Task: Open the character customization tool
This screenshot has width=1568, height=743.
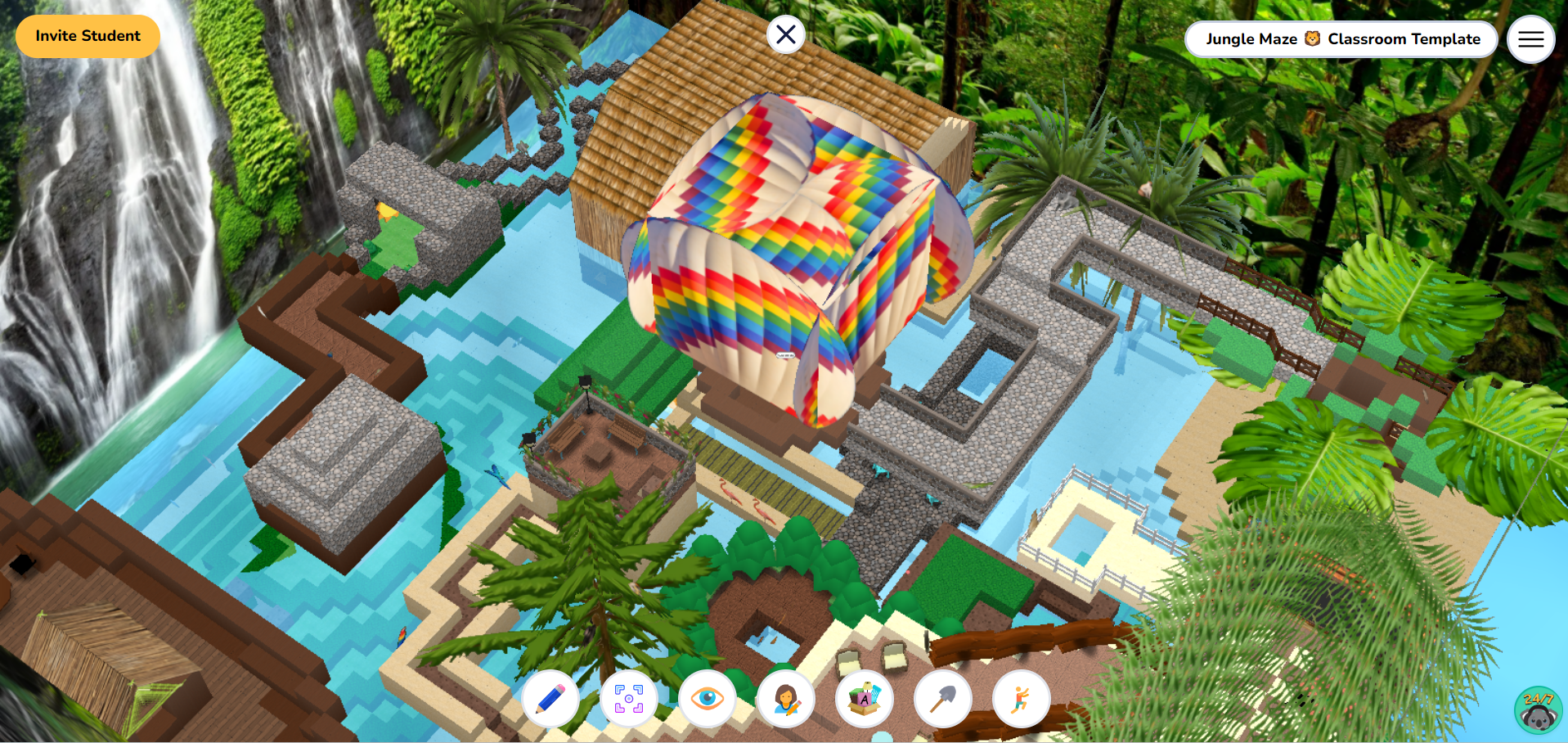Action: point(785,700)
